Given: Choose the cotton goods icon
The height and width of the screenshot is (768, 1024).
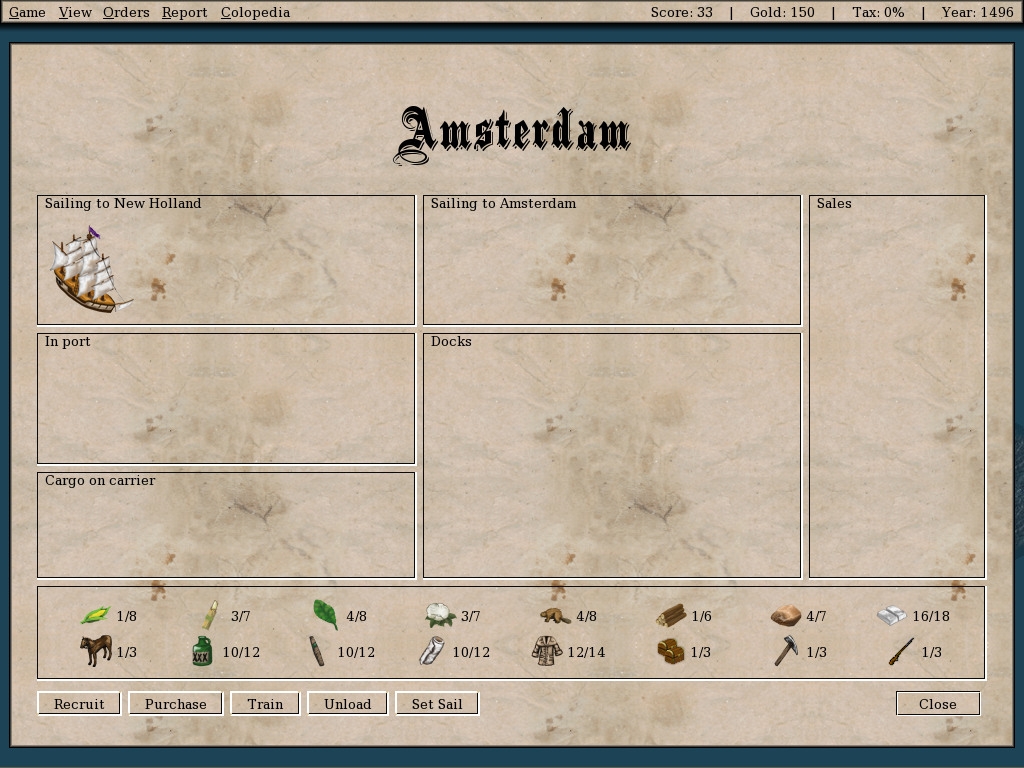Looking at the screenshot, I should [440, 616].
